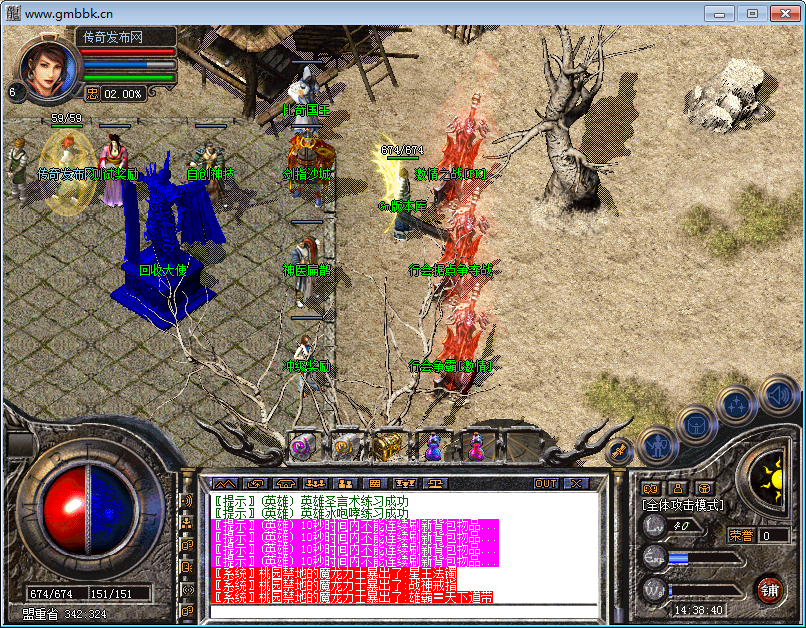806x628 pixels.
Task: Use the red health potion belt slot
Action: point(474,448)
